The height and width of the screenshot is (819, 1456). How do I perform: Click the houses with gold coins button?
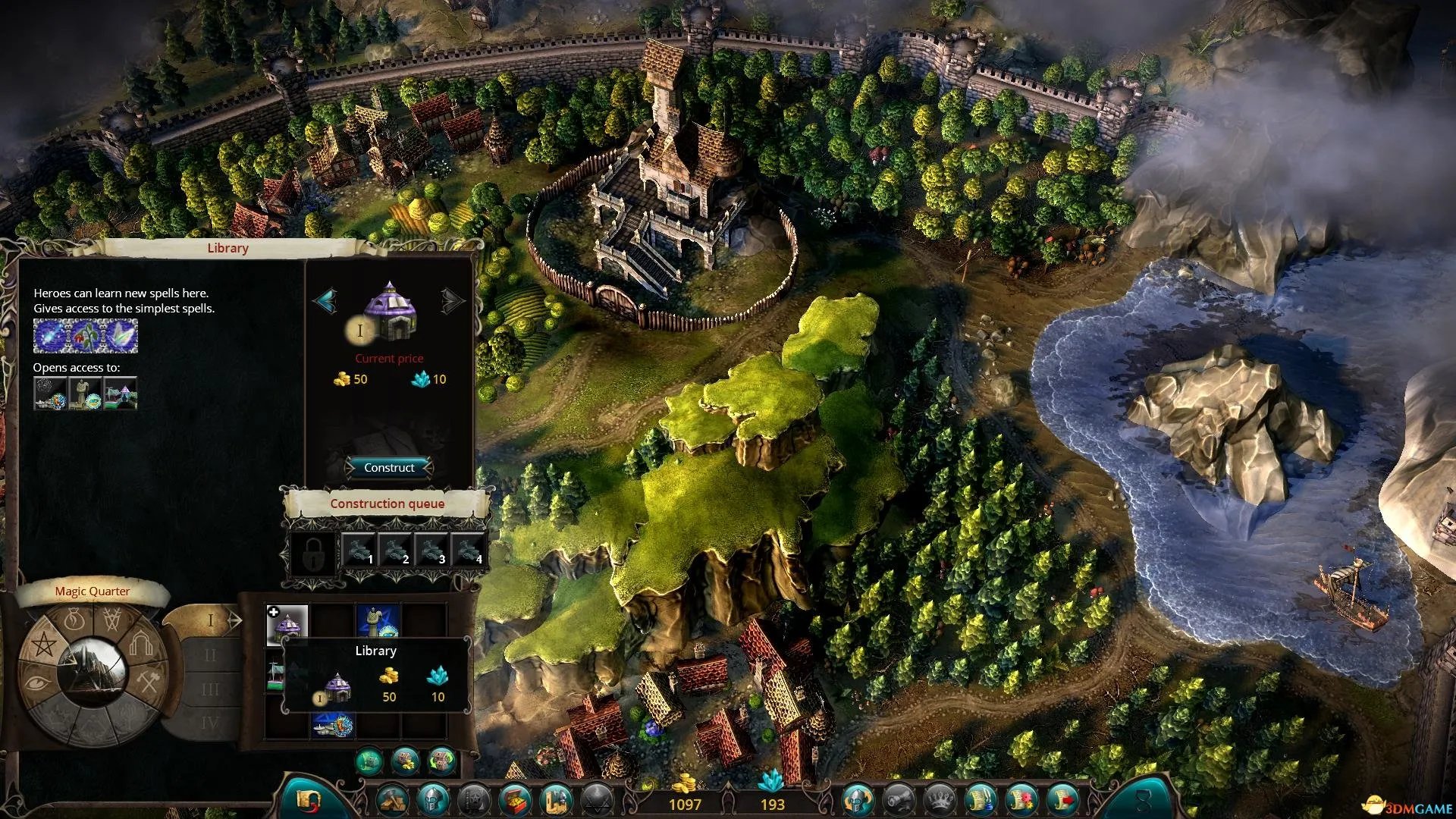405,759
